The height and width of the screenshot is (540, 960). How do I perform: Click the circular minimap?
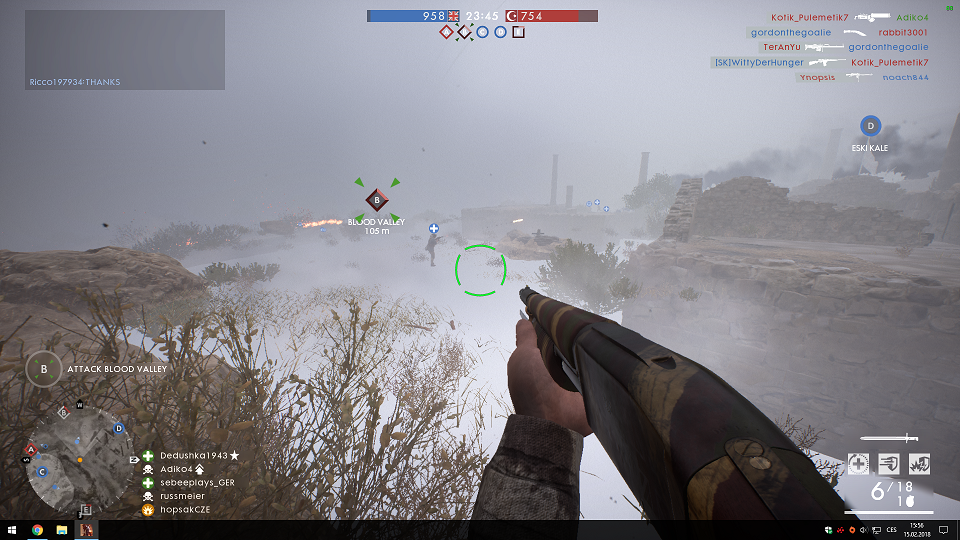coord(78,459)
